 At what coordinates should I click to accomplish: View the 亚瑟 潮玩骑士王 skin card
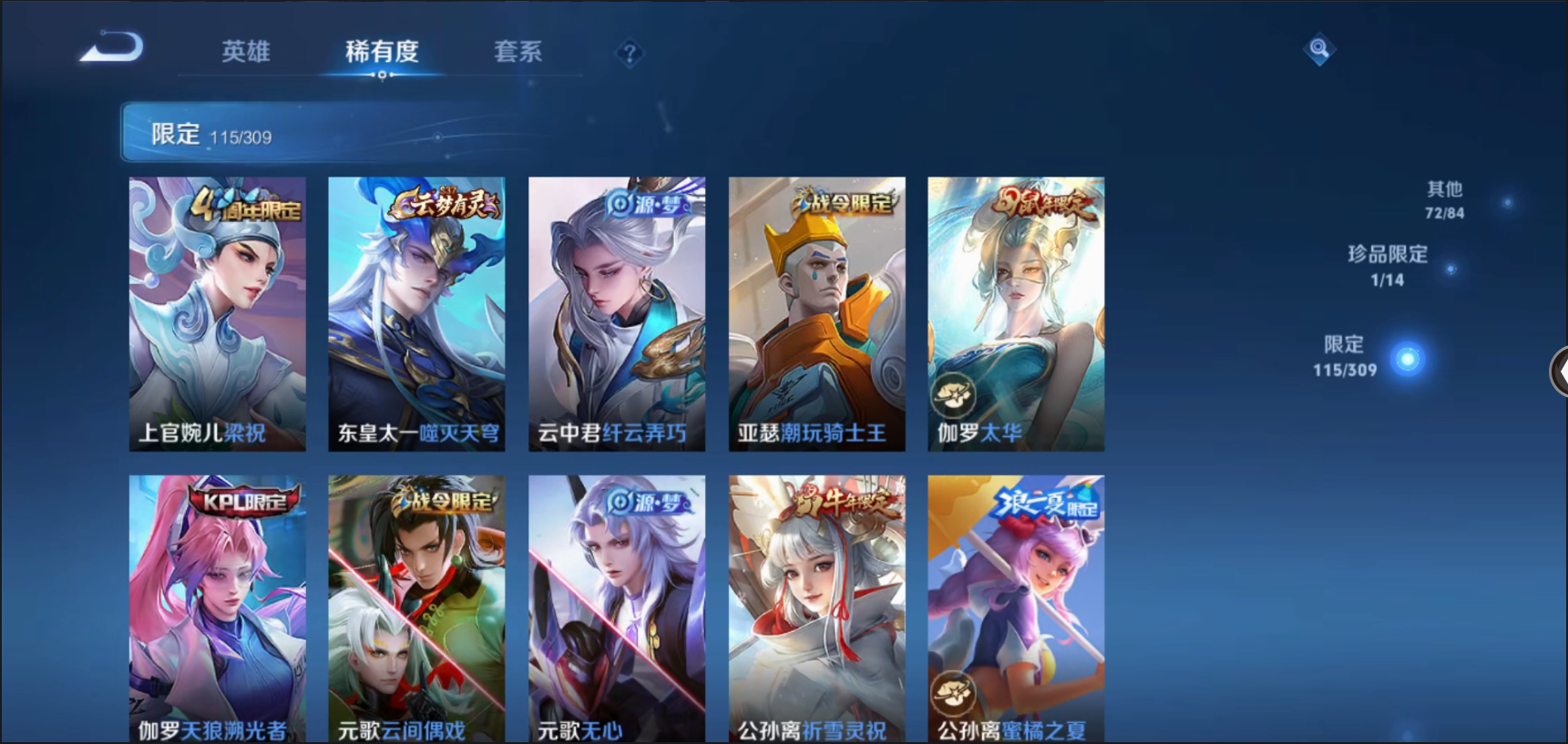click(x=816, y=313)
